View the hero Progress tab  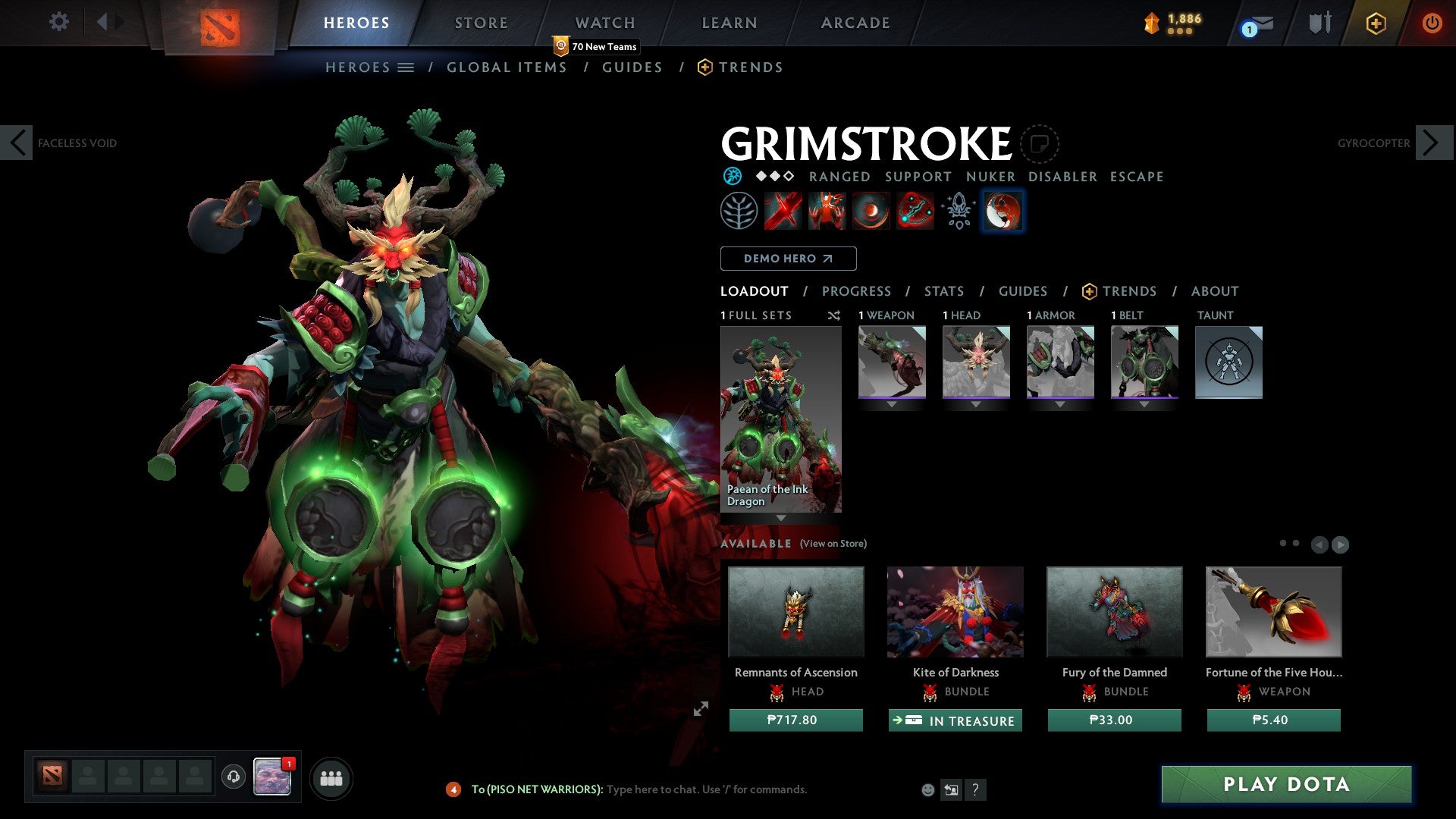pos(856,291)
